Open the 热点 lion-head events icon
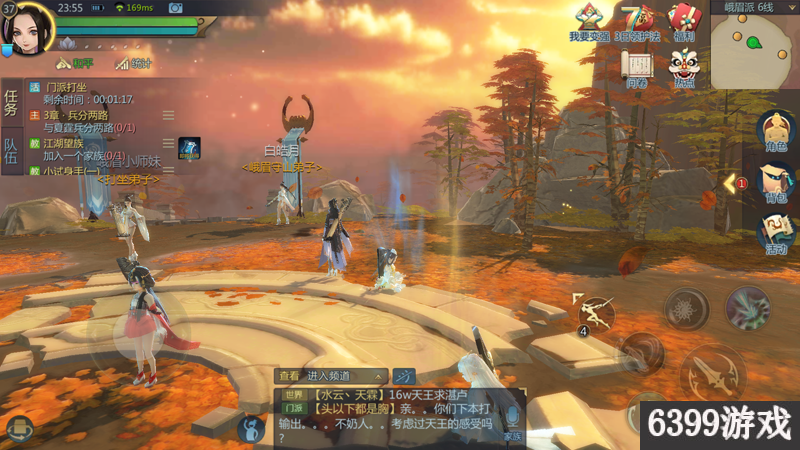The image size is (800, 450). (x=684, y=68)
